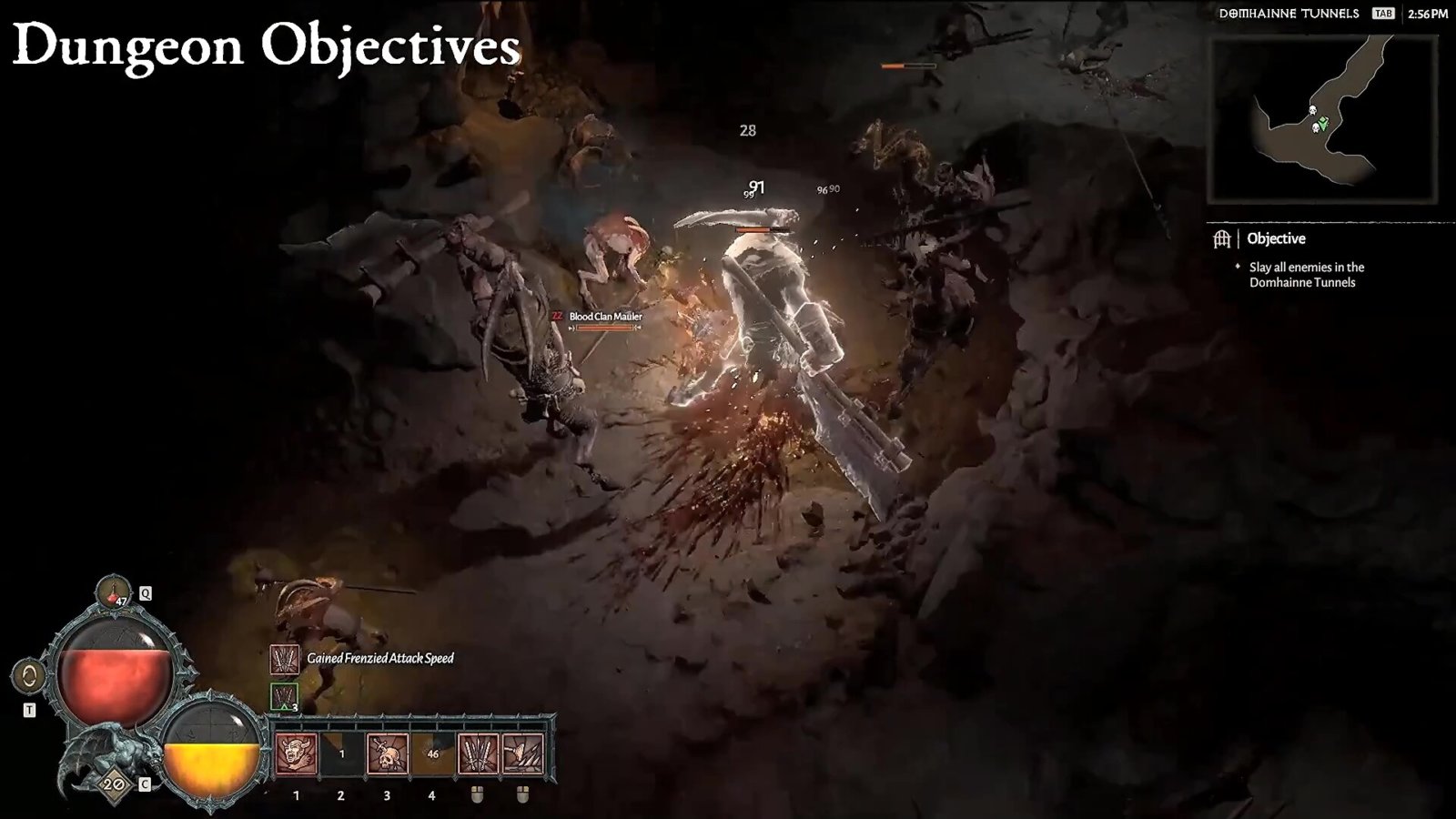Viewport: 1456px width, 819px height.
Task: Click the Domhainne Tunnels location title
Action: point(1289,14)
